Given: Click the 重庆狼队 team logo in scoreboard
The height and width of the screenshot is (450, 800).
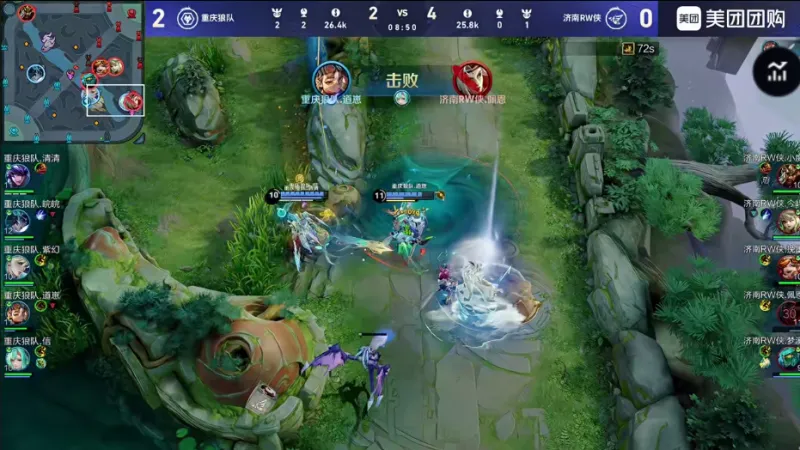Looking at the screenshot, I should [x=187, y=18].
